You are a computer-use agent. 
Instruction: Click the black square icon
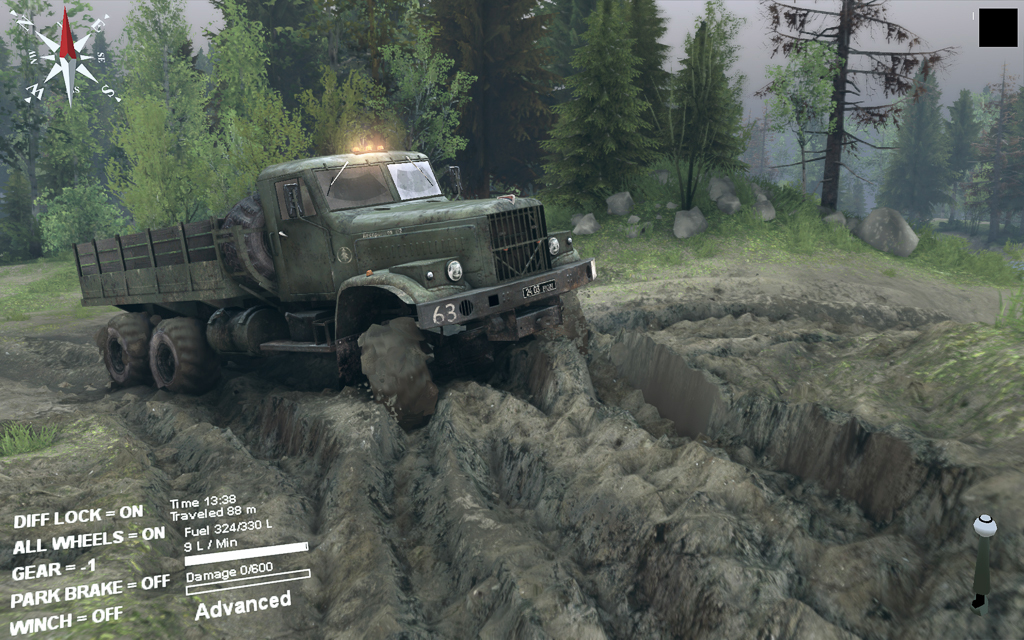[997, 28]
